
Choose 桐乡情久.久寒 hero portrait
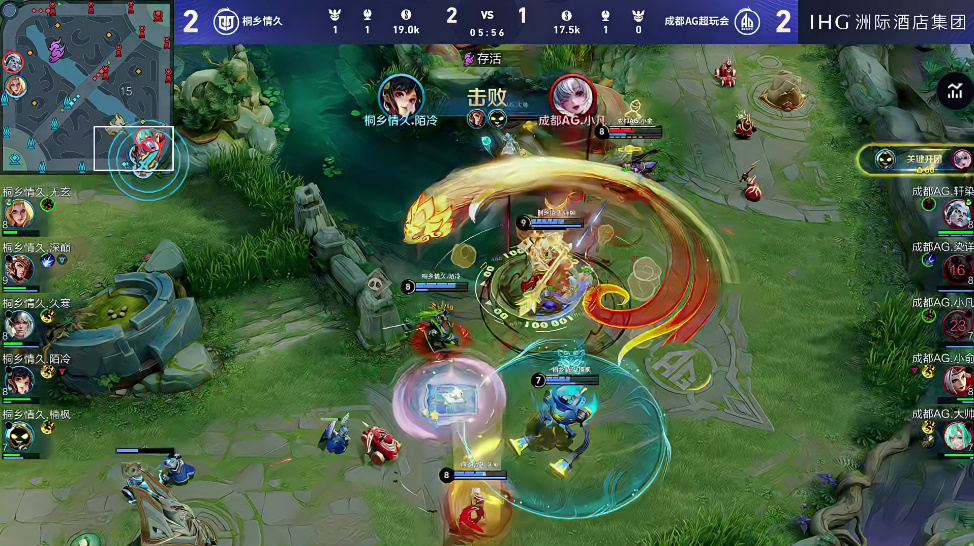tap(18, 324)
